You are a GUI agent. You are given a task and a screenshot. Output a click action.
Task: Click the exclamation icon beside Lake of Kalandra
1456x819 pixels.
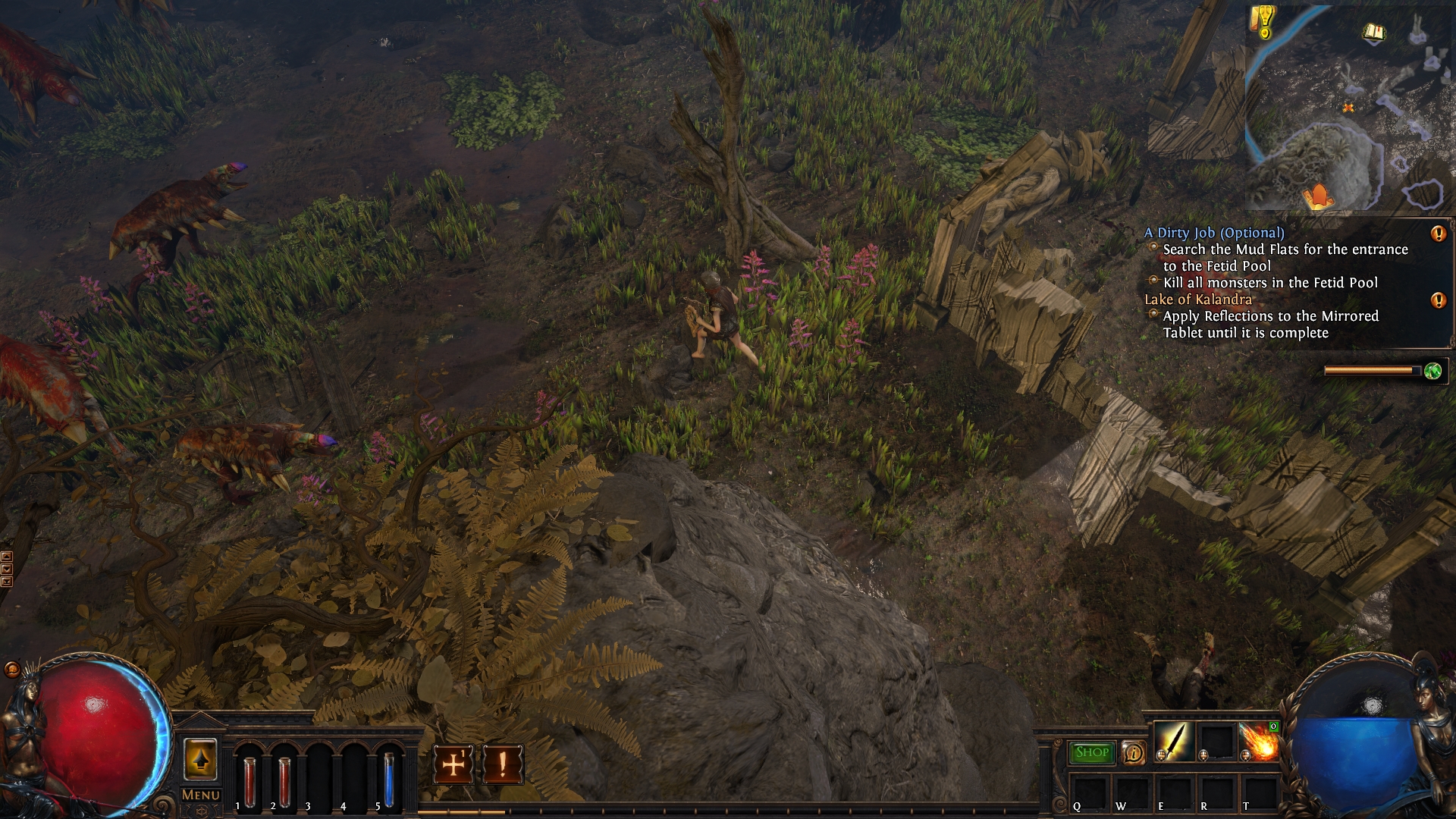(x=1438, y=300)
